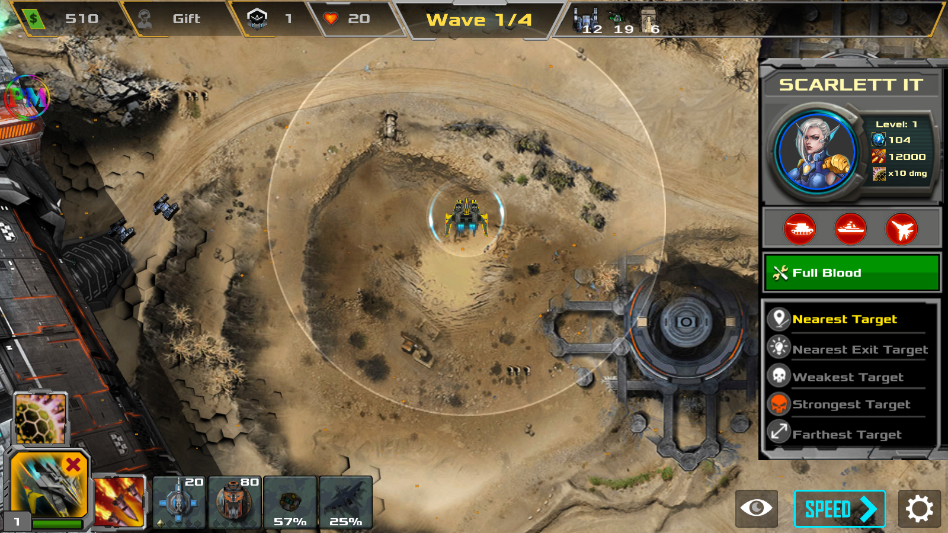Viewport: 948px width, 533px height.
Task: Select the red warship unit-type icon
Action: pos(850,229)
